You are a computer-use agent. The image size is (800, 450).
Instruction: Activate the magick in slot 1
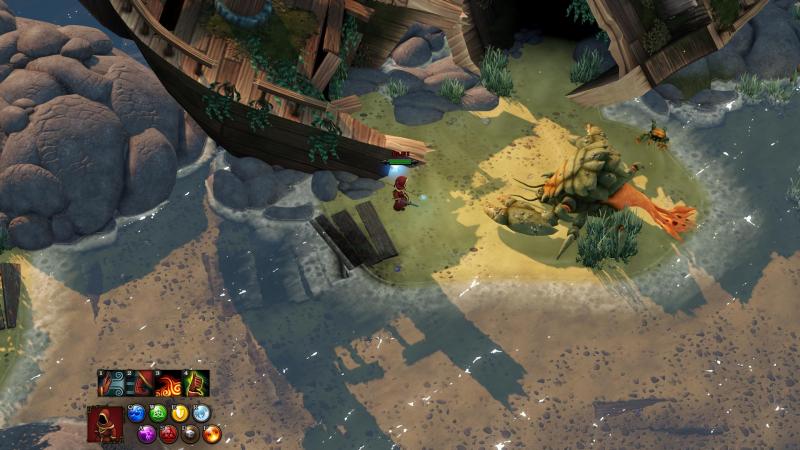click(111, 384)
